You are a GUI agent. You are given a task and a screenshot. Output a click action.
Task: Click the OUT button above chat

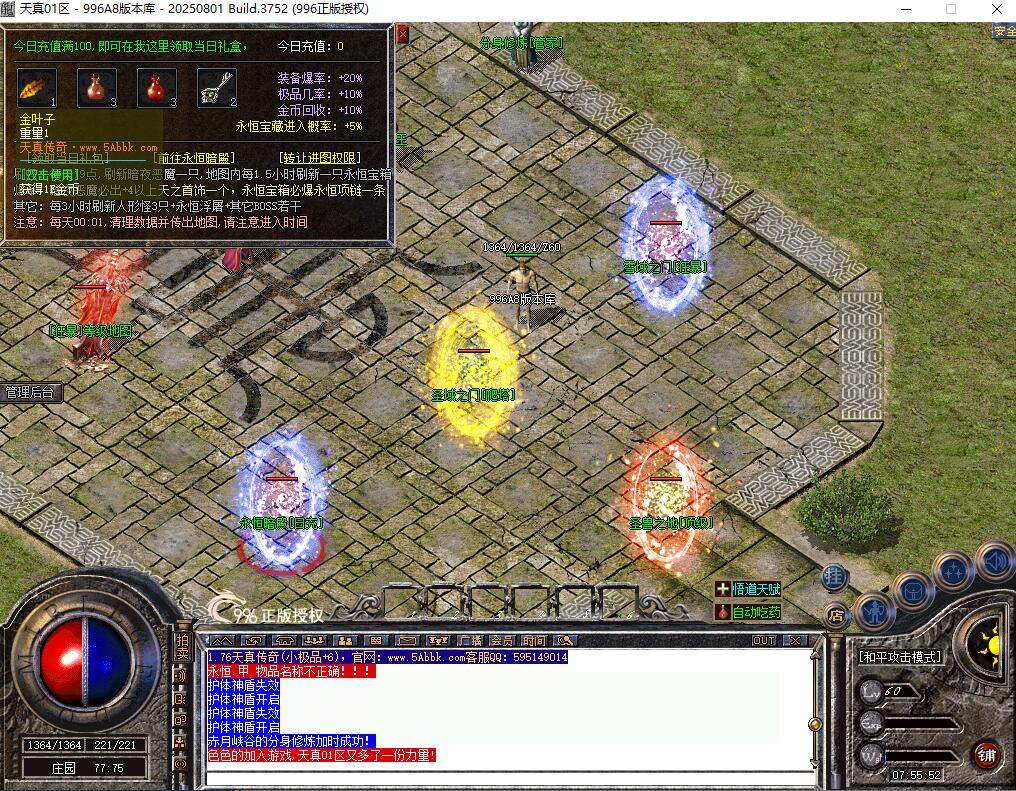pos(763,640)
